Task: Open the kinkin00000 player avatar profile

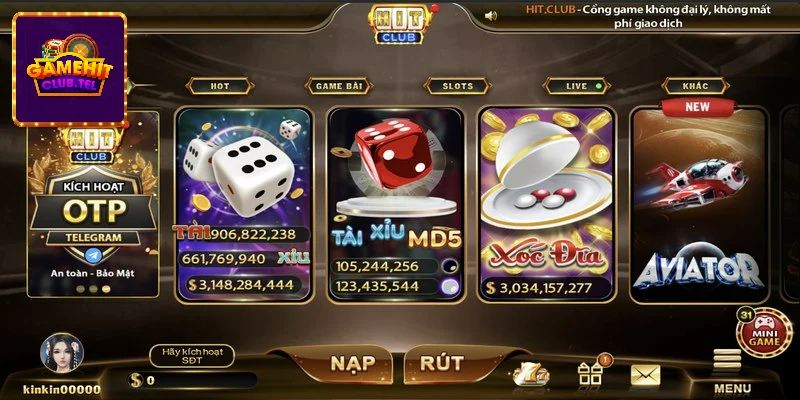Action: tap(61, 354)
